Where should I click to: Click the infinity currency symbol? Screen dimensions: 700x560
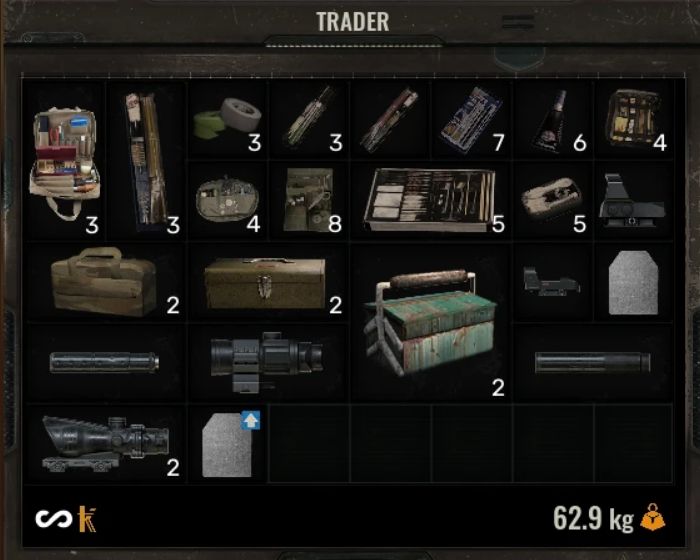(x=50, y=518)
